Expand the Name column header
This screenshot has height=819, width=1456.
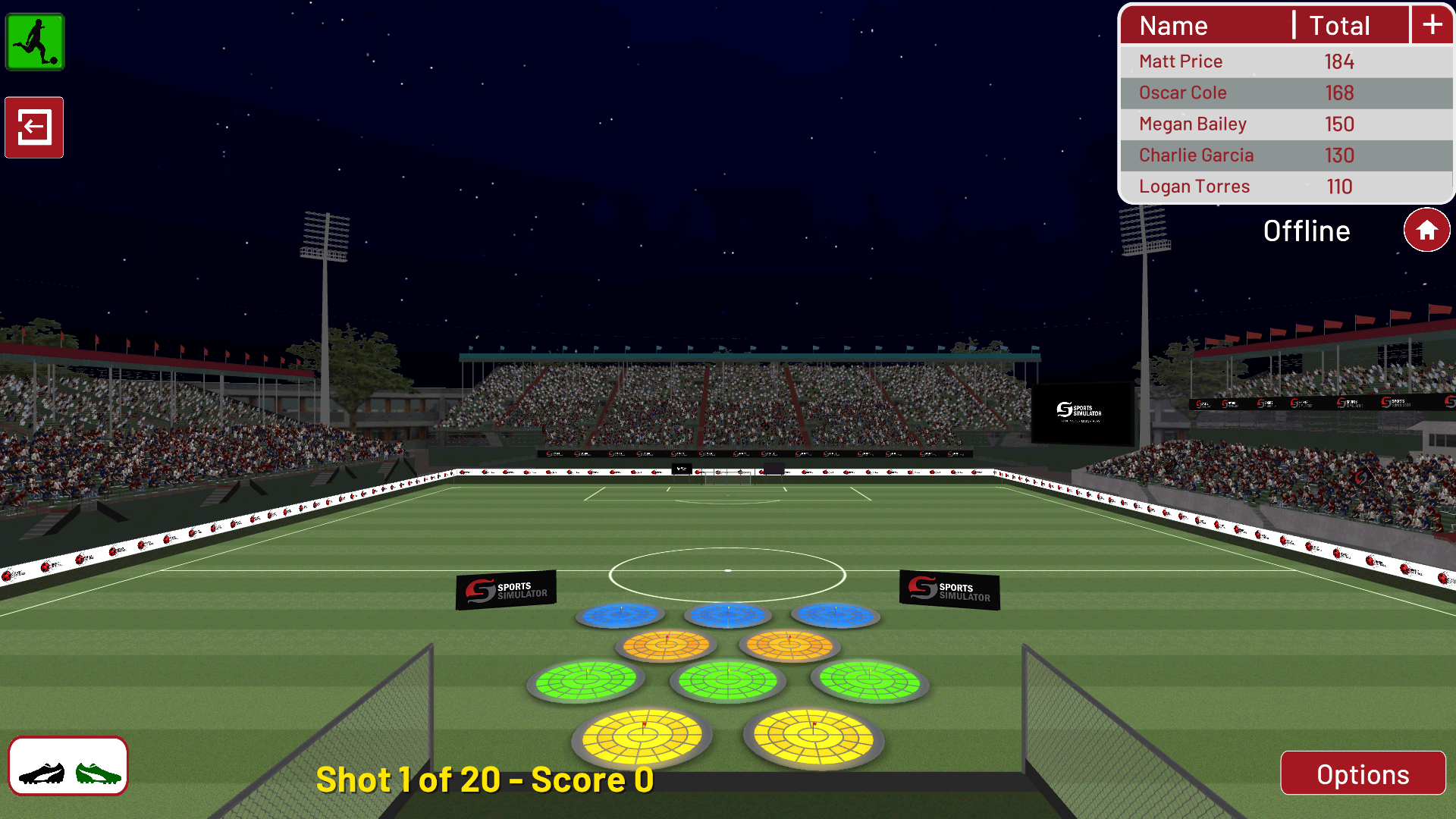(1172, 25)
